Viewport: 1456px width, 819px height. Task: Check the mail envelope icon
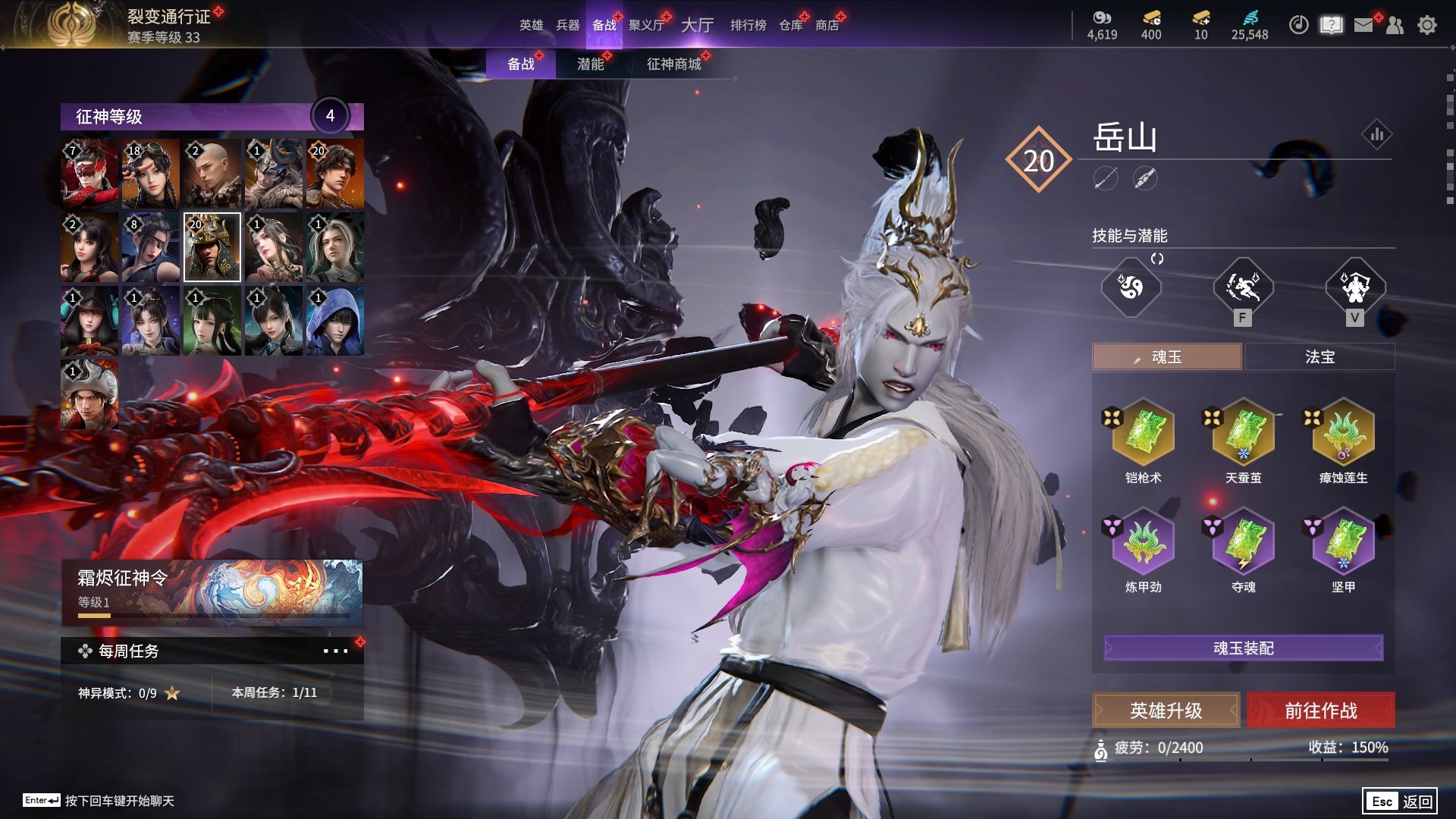pos(1363,25)
